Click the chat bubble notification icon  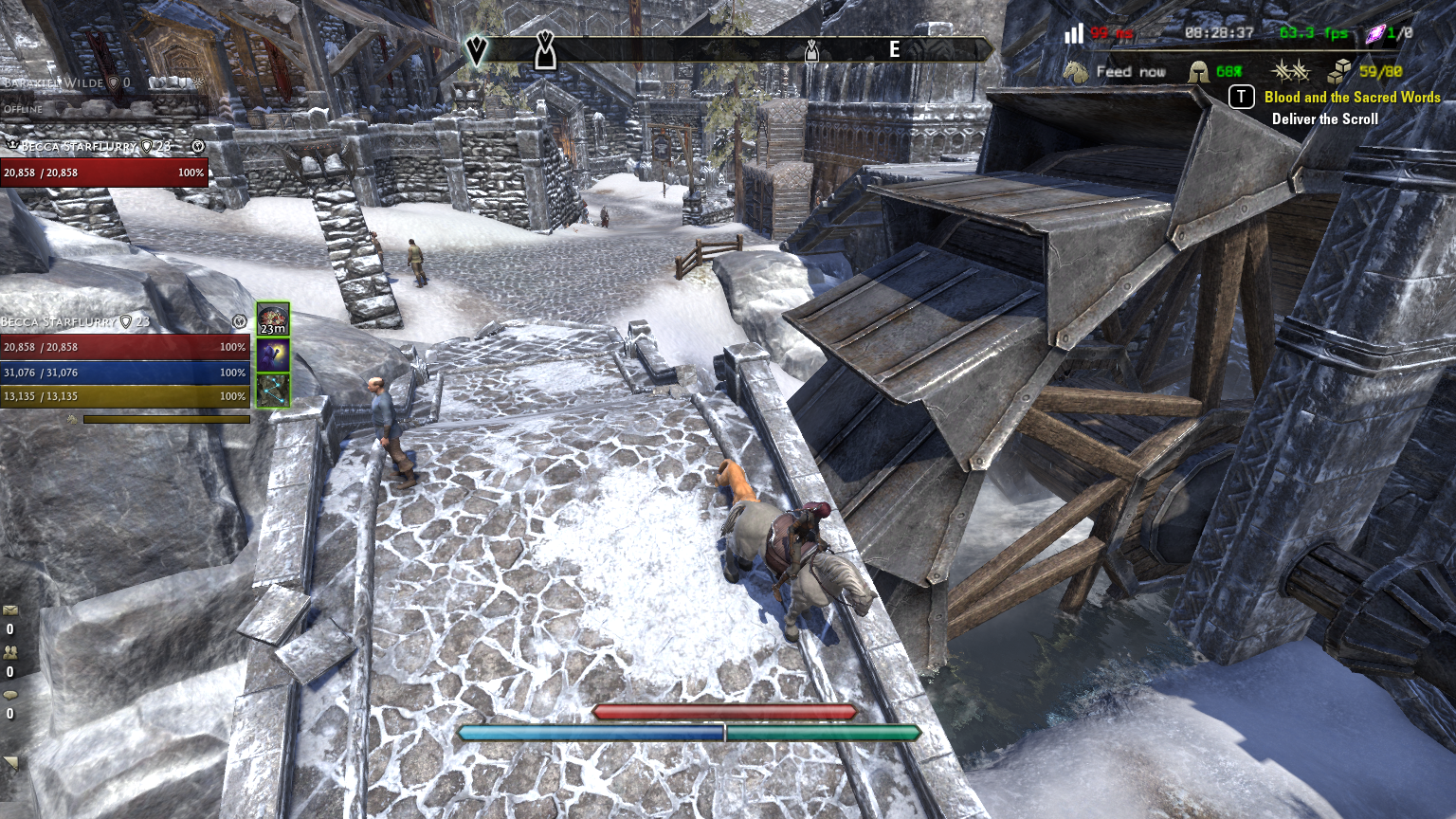10,695
